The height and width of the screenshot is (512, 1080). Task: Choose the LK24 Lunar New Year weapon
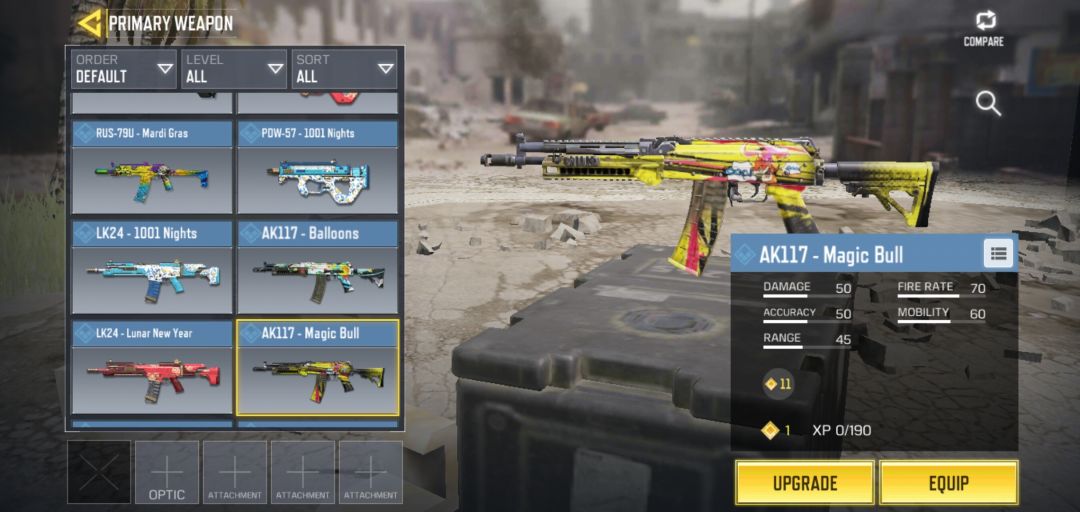(x=152, y=368)
